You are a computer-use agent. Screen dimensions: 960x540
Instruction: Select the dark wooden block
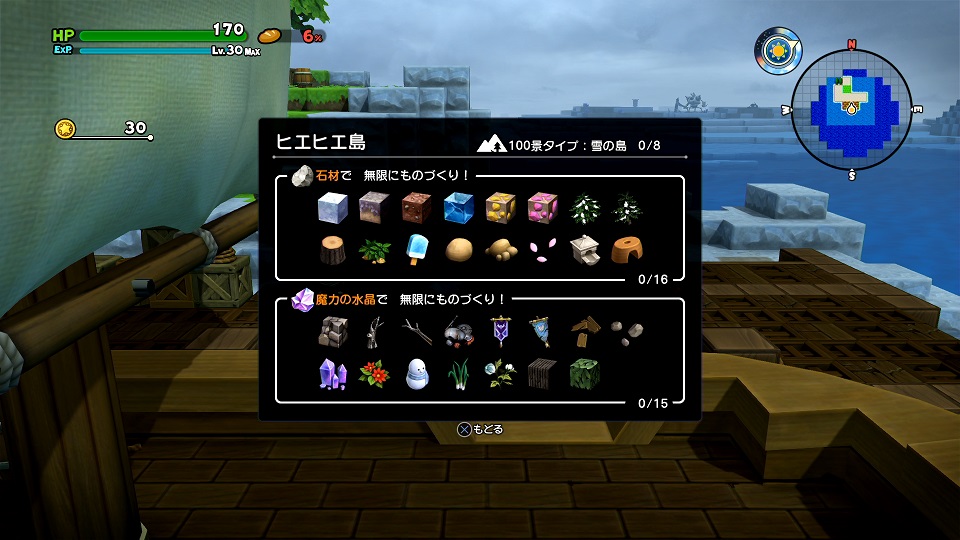542,373
